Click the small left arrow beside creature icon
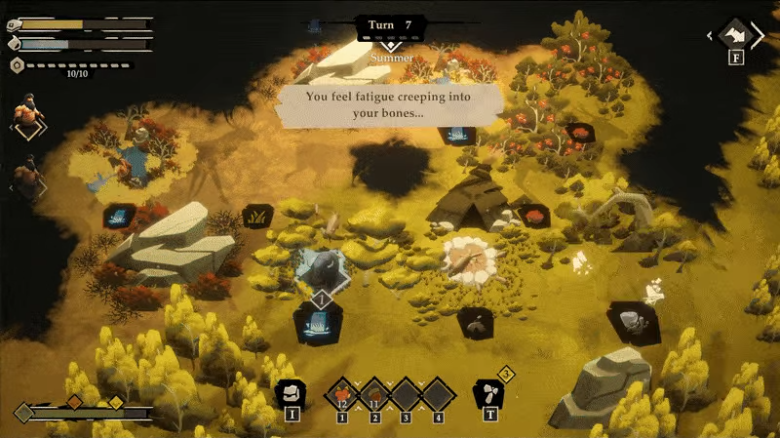The image size is (780, 438). point(711,36)
